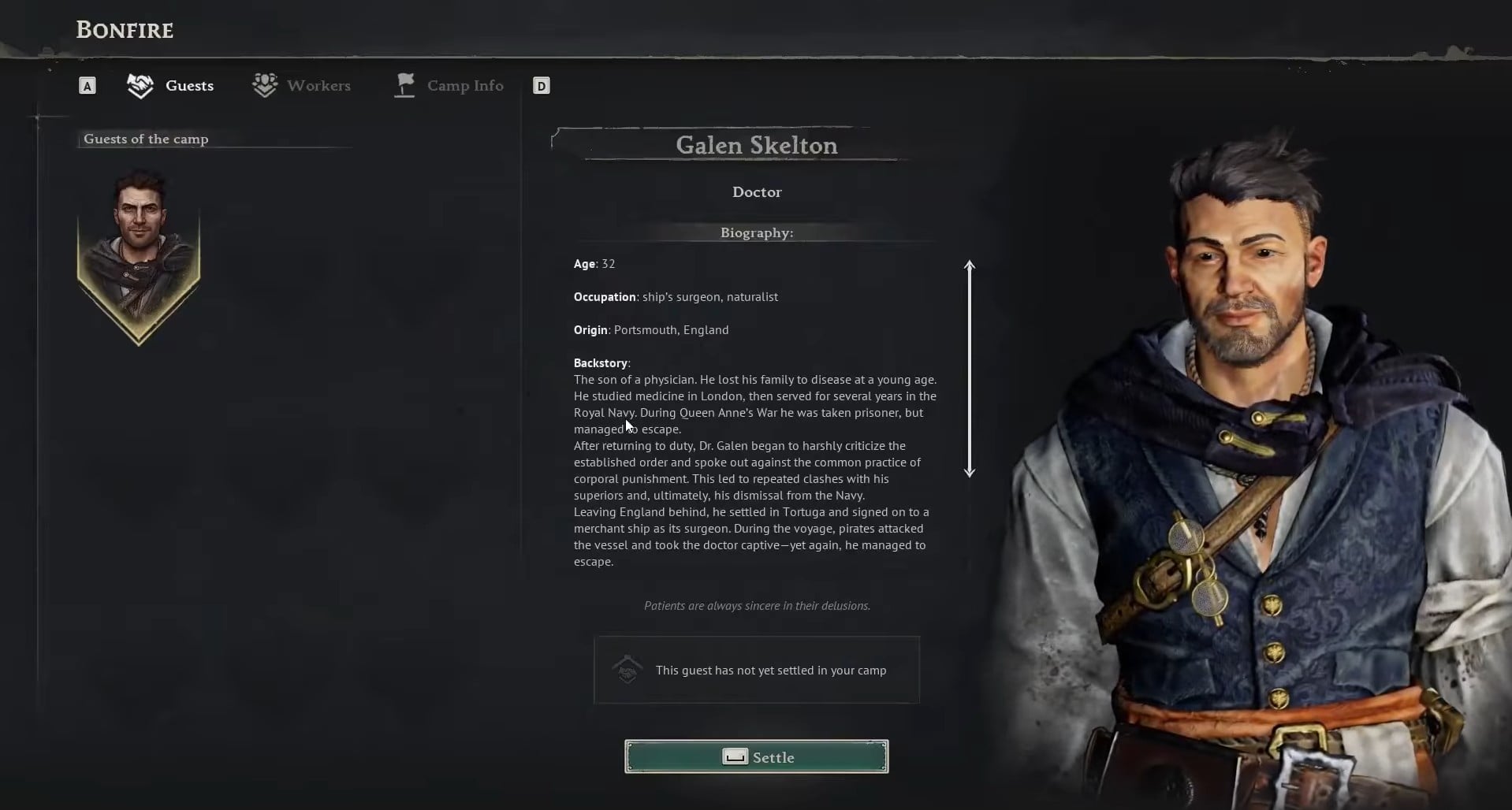The height and width of the screenshot is (810, 1512).
Task: Settle the doctor in your camp
Action: point(756,756)
